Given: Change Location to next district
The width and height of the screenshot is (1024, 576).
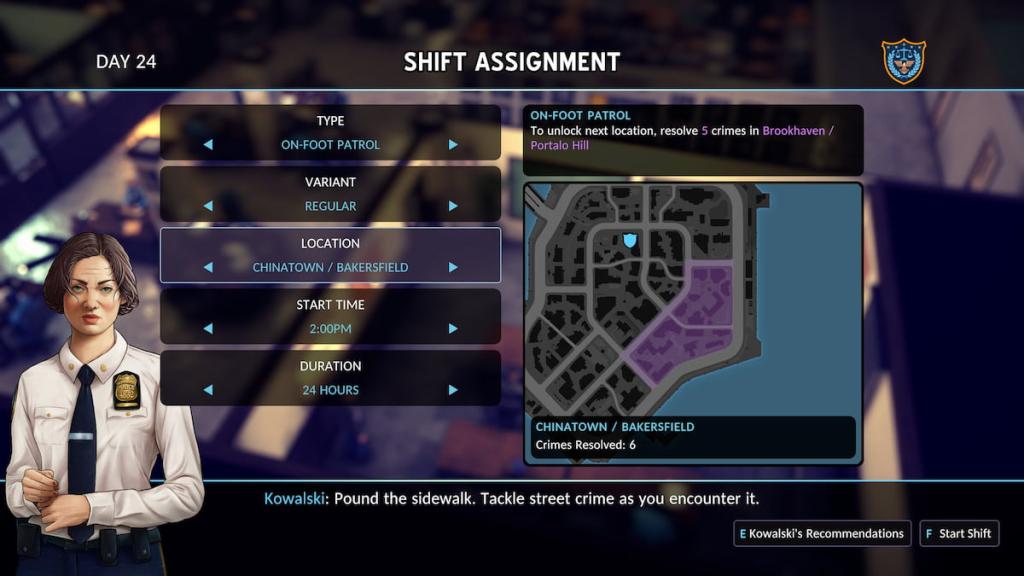Looking at the screenshot, I should pyautogui.click(x=453, y=267).
